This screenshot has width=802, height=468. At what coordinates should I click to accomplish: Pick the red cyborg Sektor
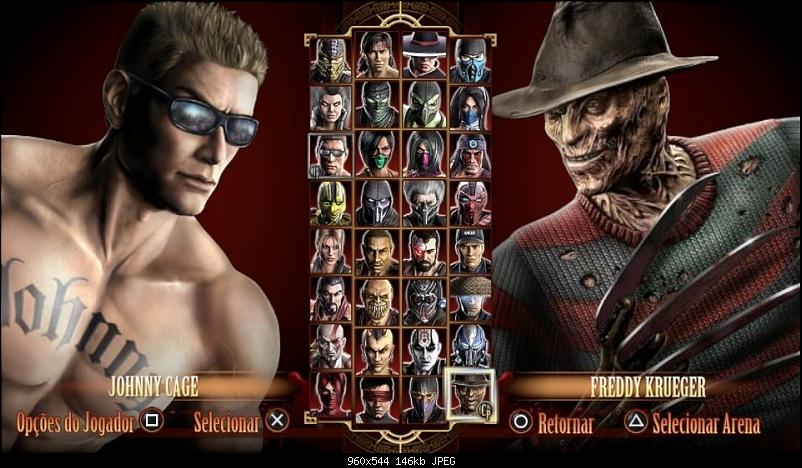coord(468,202)
